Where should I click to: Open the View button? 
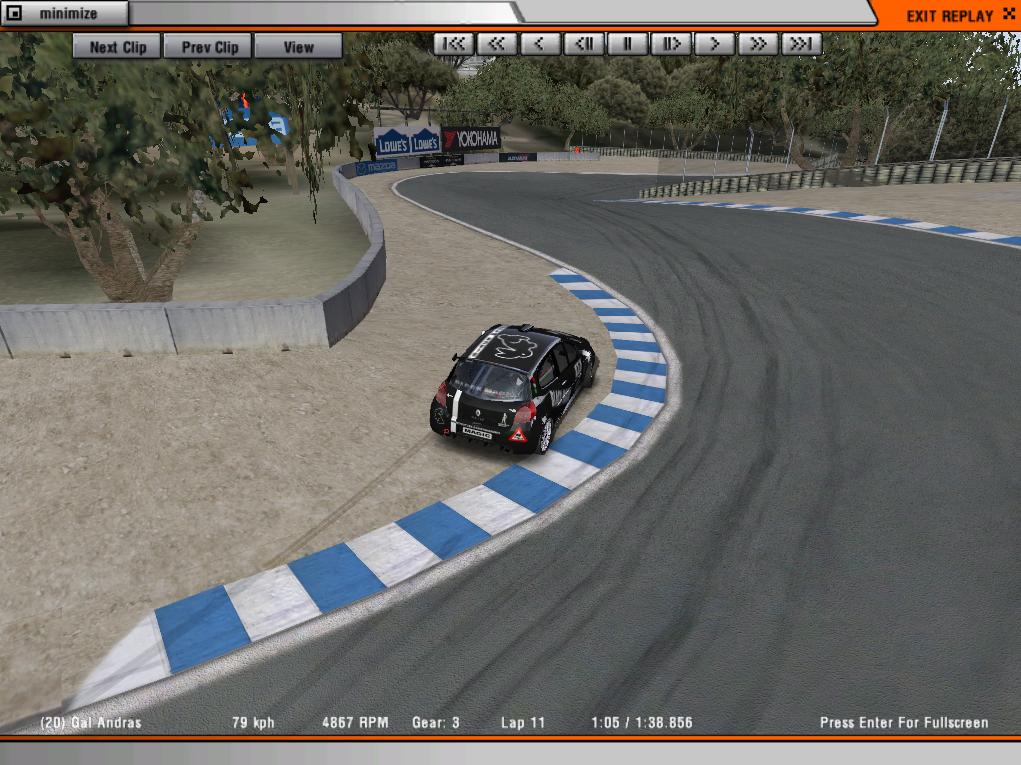pos(298,47)
